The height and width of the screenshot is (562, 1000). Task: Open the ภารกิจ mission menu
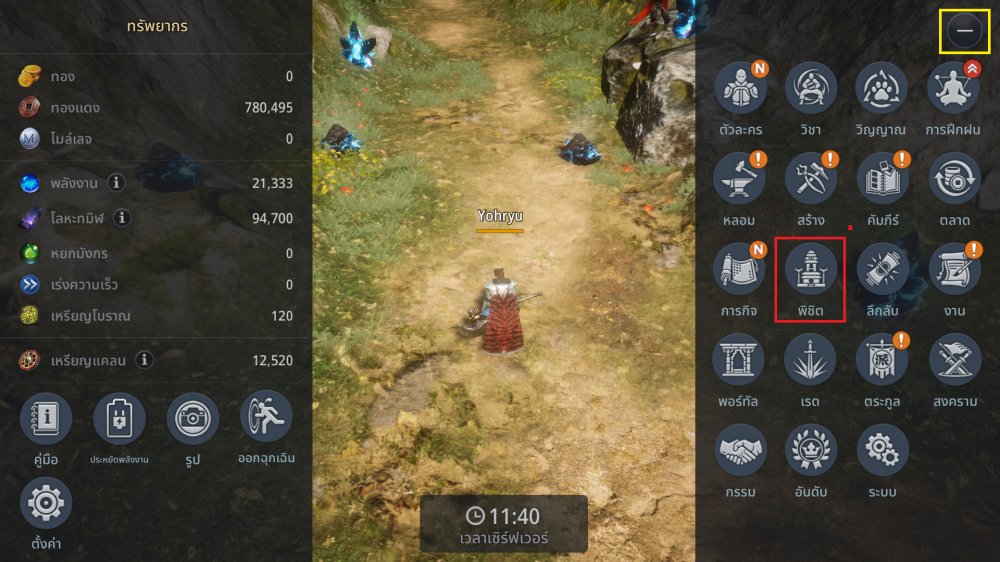point(739,269)
